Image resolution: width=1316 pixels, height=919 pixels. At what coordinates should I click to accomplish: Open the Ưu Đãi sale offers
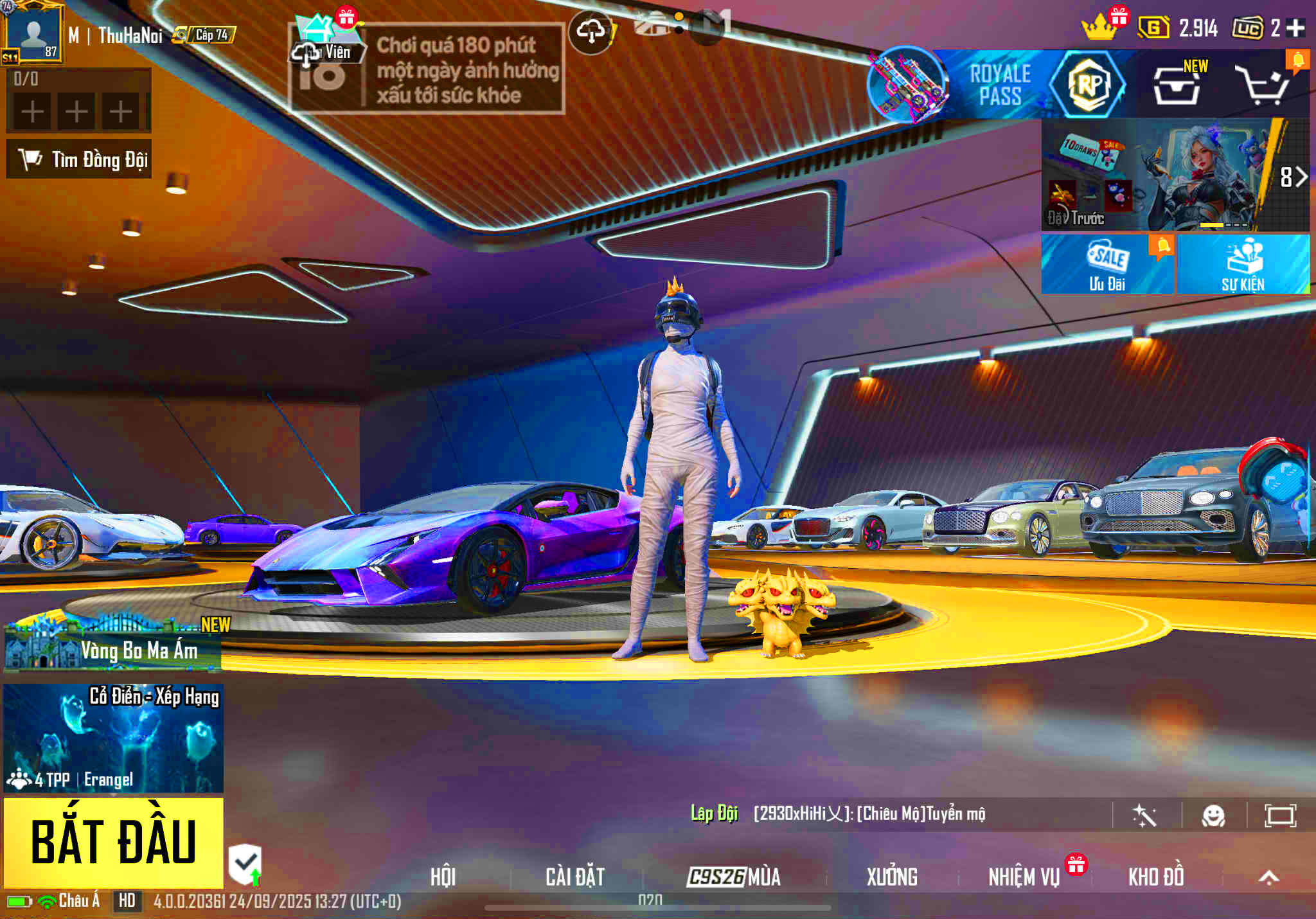[1107, 265]
